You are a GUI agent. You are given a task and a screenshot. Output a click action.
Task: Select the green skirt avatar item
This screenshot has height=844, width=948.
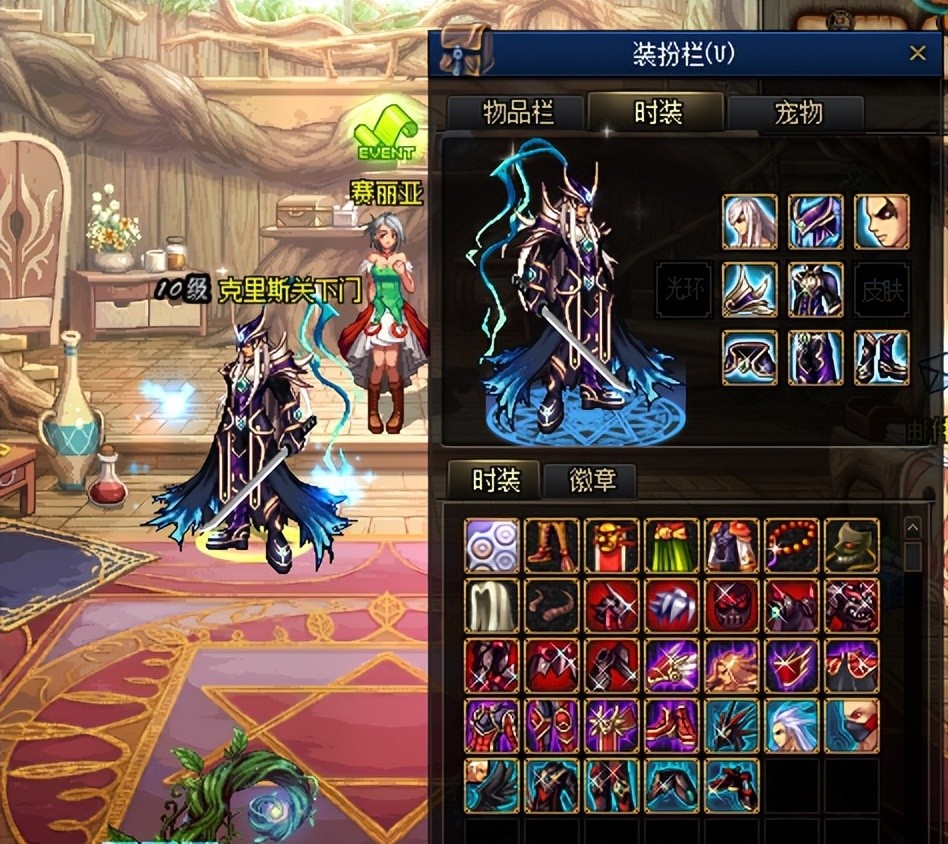tap(672, 545)
